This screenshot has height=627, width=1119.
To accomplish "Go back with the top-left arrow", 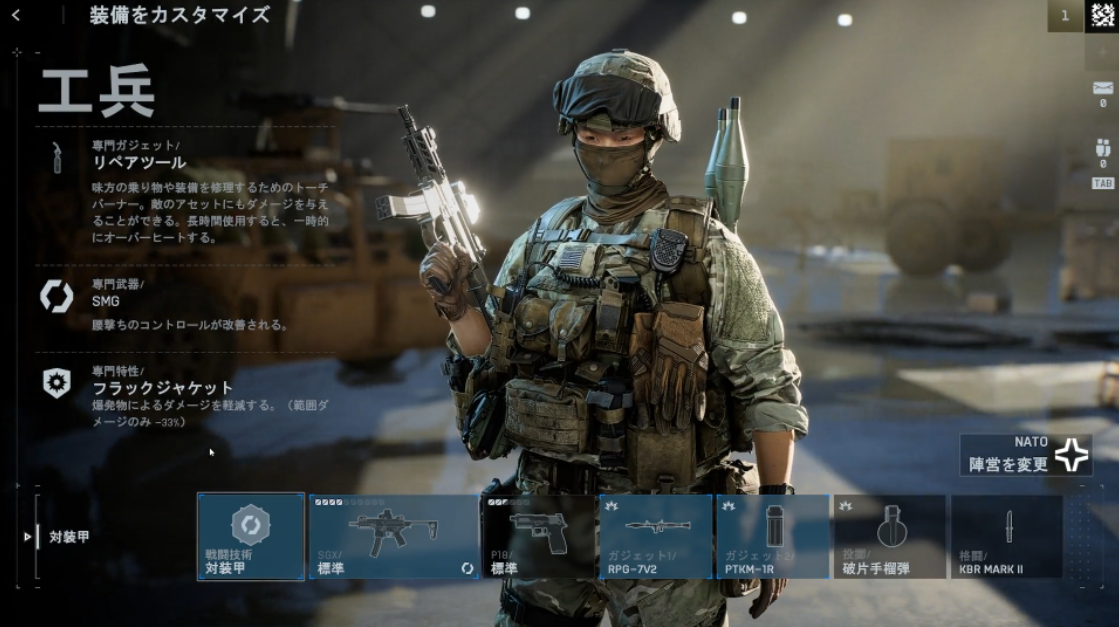I will pos(16,15).
